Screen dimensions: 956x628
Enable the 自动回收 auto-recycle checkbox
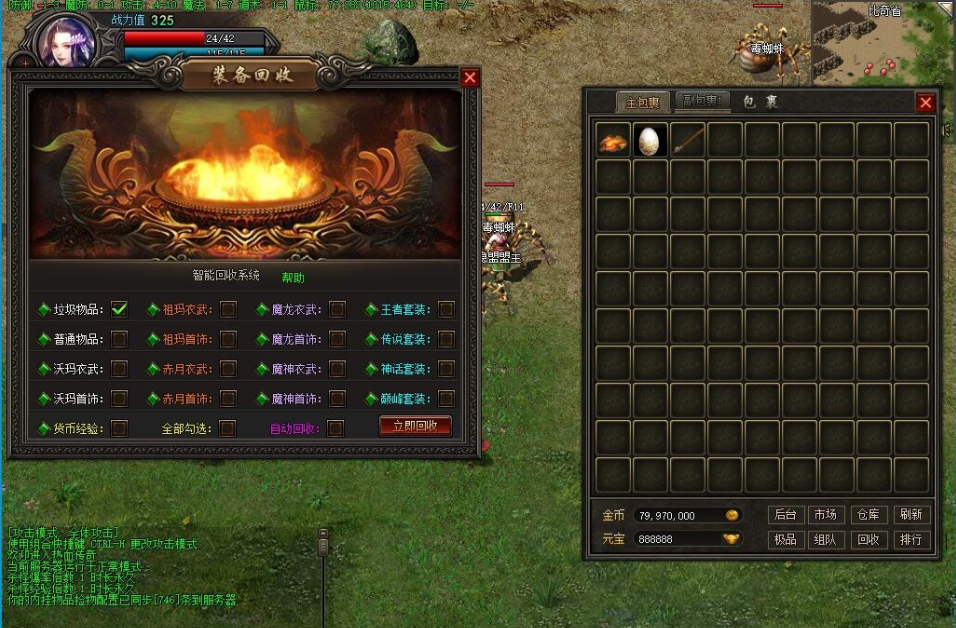(x=336, y=428)
